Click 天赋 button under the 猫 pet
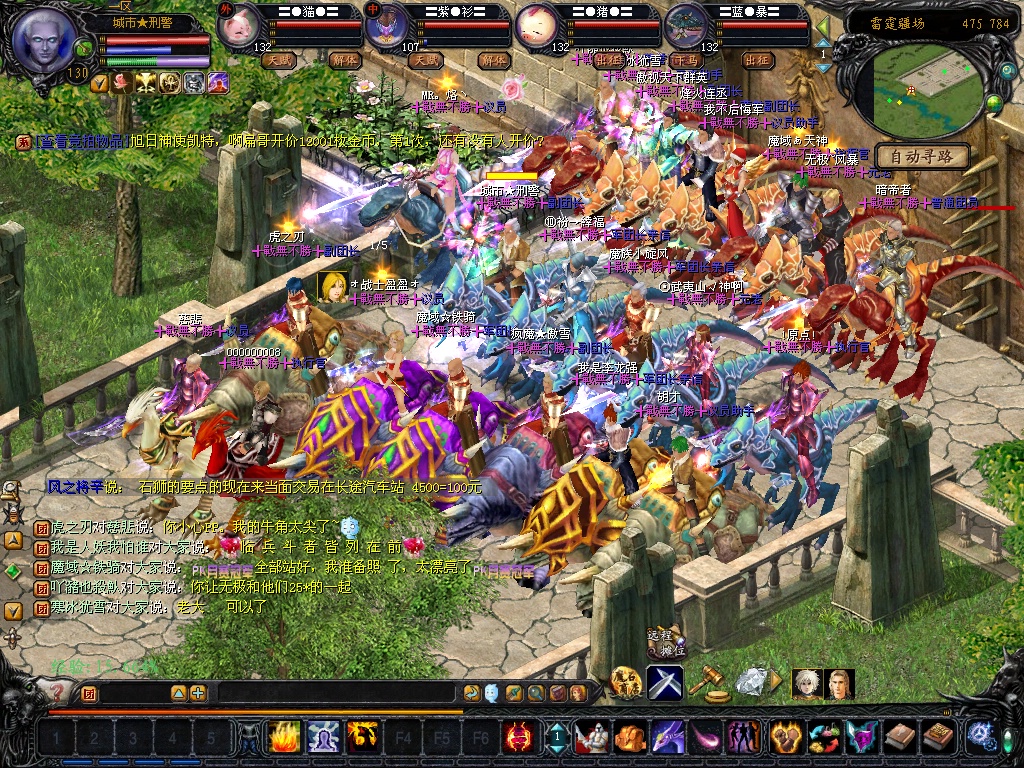Screen dimensions: 1024x768 (279, 60)
